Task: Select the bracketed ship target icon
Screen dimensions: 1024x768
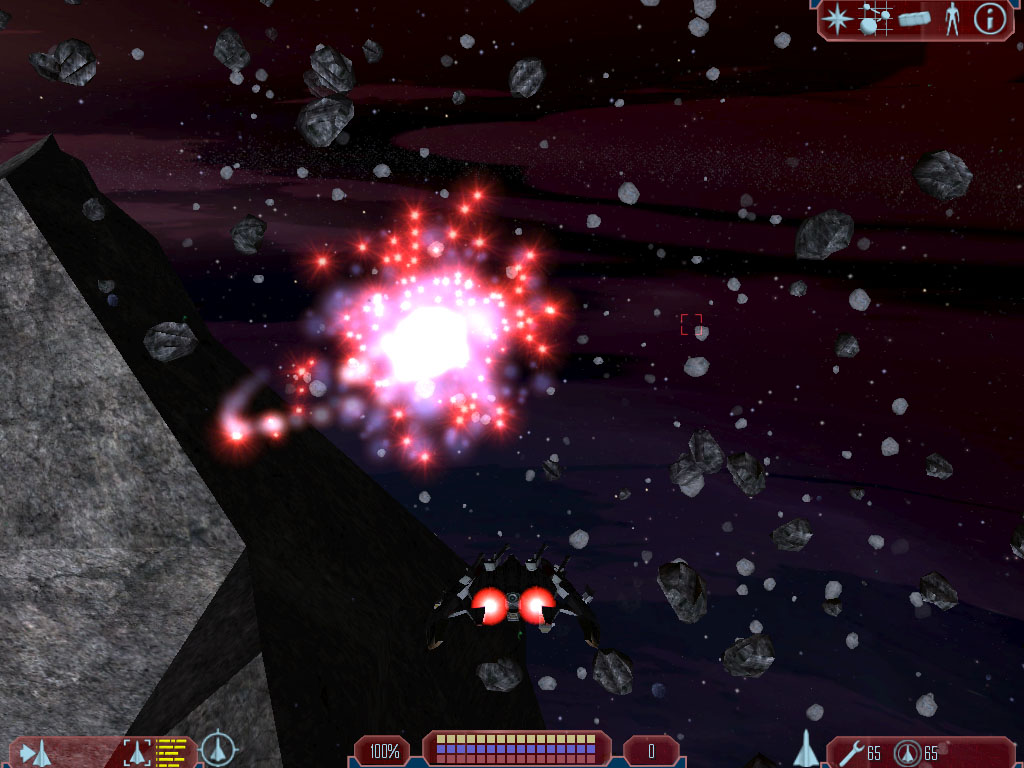Action: [136, 752]
